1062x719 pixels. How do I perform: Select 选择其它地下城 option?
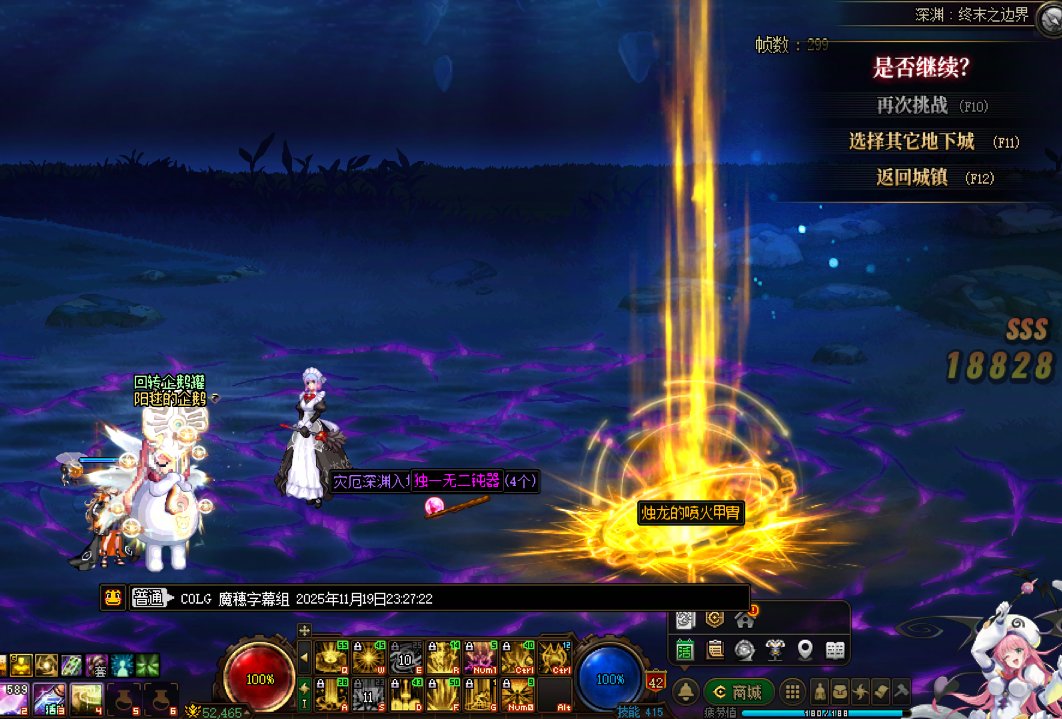click(x=911, y=141)
